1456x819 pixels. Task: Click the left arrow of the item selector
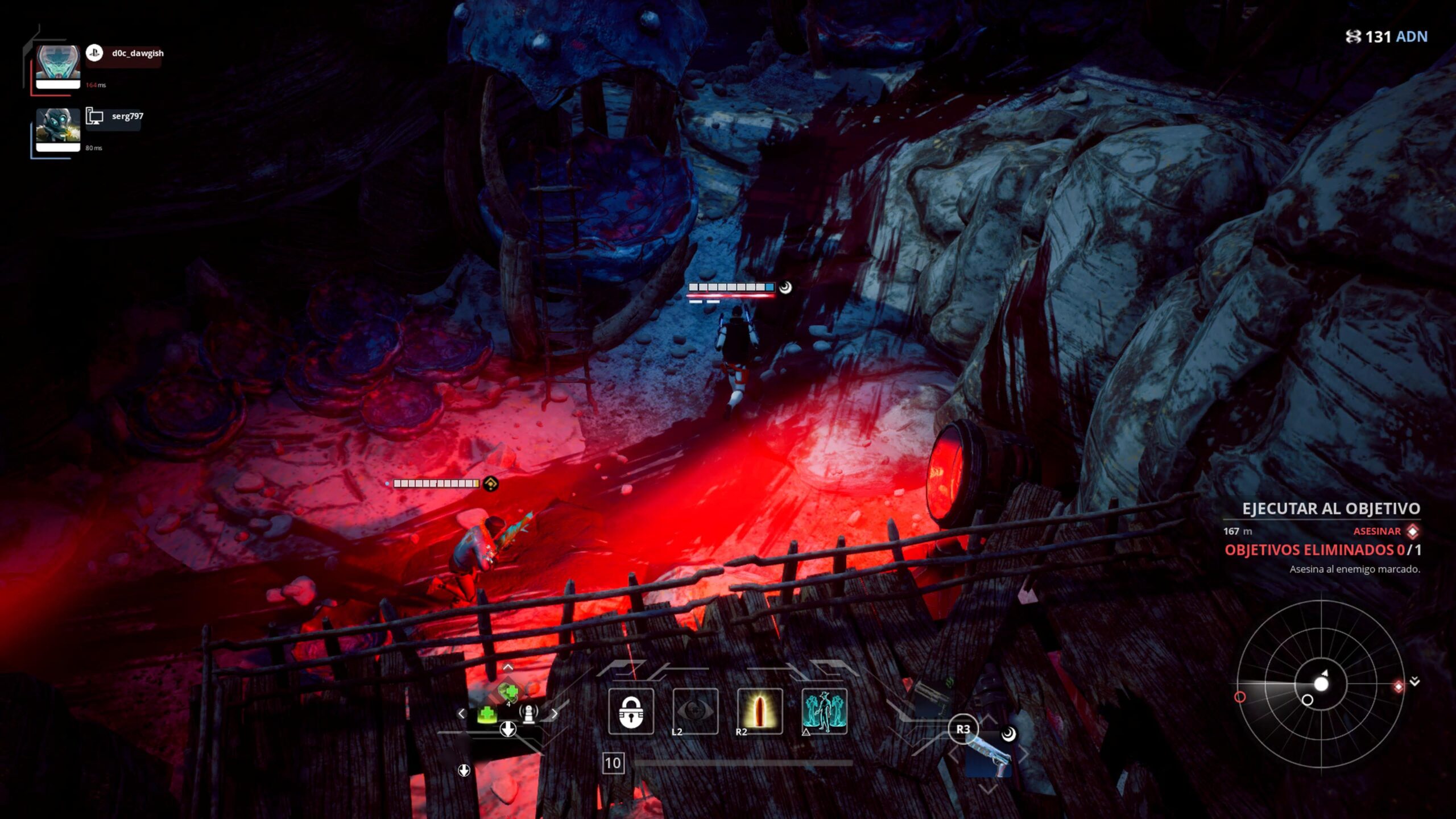(x=461, y=713)
